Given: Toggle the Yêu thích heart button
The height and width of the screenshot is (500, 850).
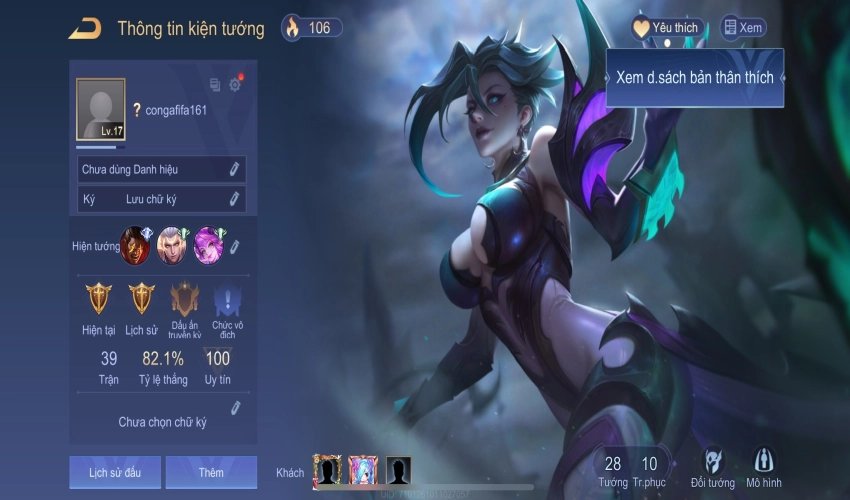Looking at the screenshot, I should coord(667,28).
